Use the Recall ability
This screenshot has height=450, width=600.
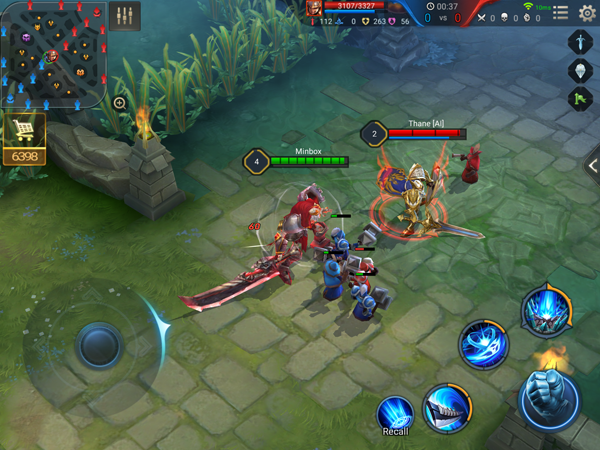click(395, 414)
